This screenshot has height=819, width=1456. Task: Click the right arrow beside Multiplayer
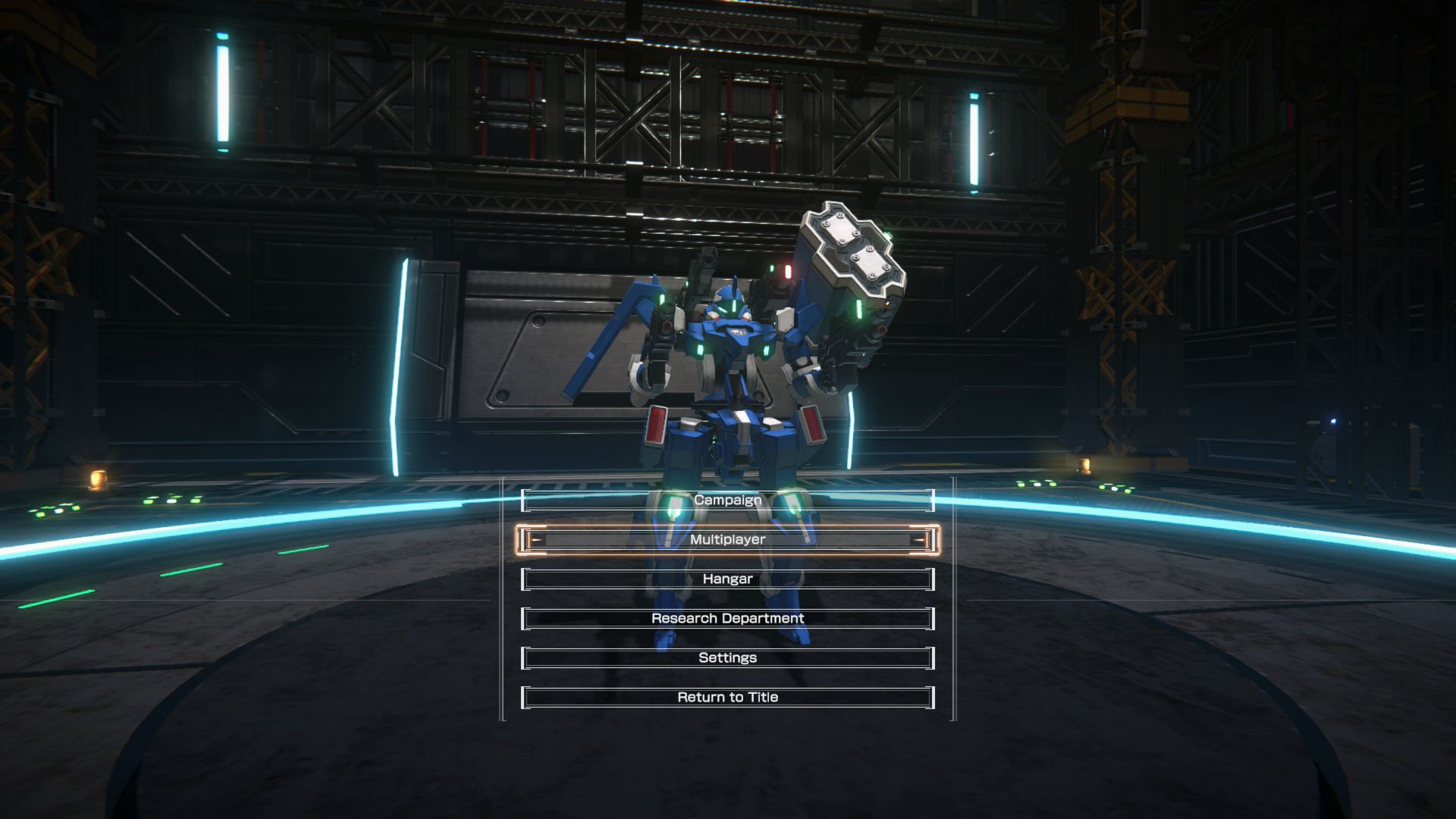920,540
